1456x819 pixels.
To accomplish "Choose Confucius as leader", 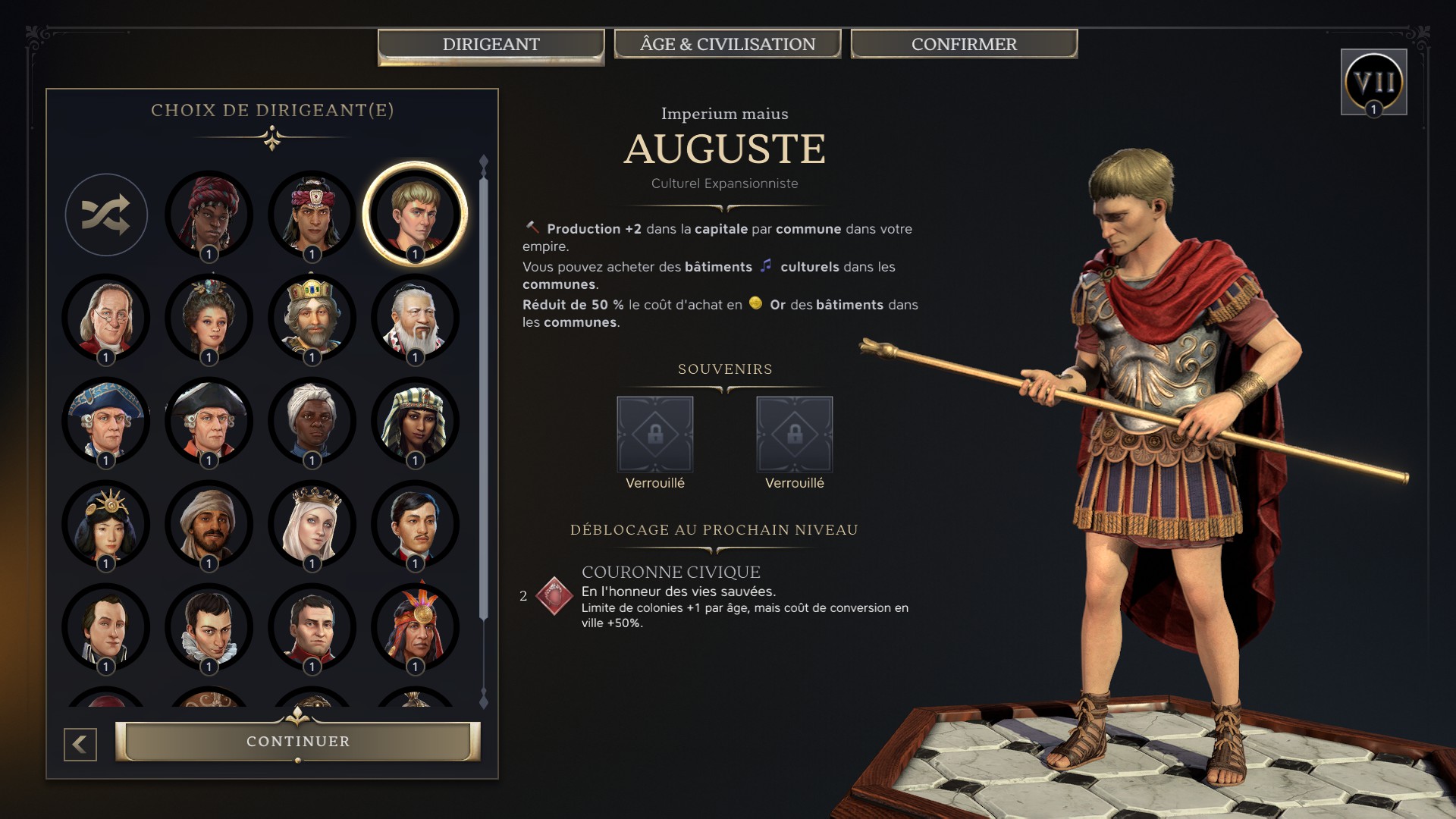I will coord(415,318).
